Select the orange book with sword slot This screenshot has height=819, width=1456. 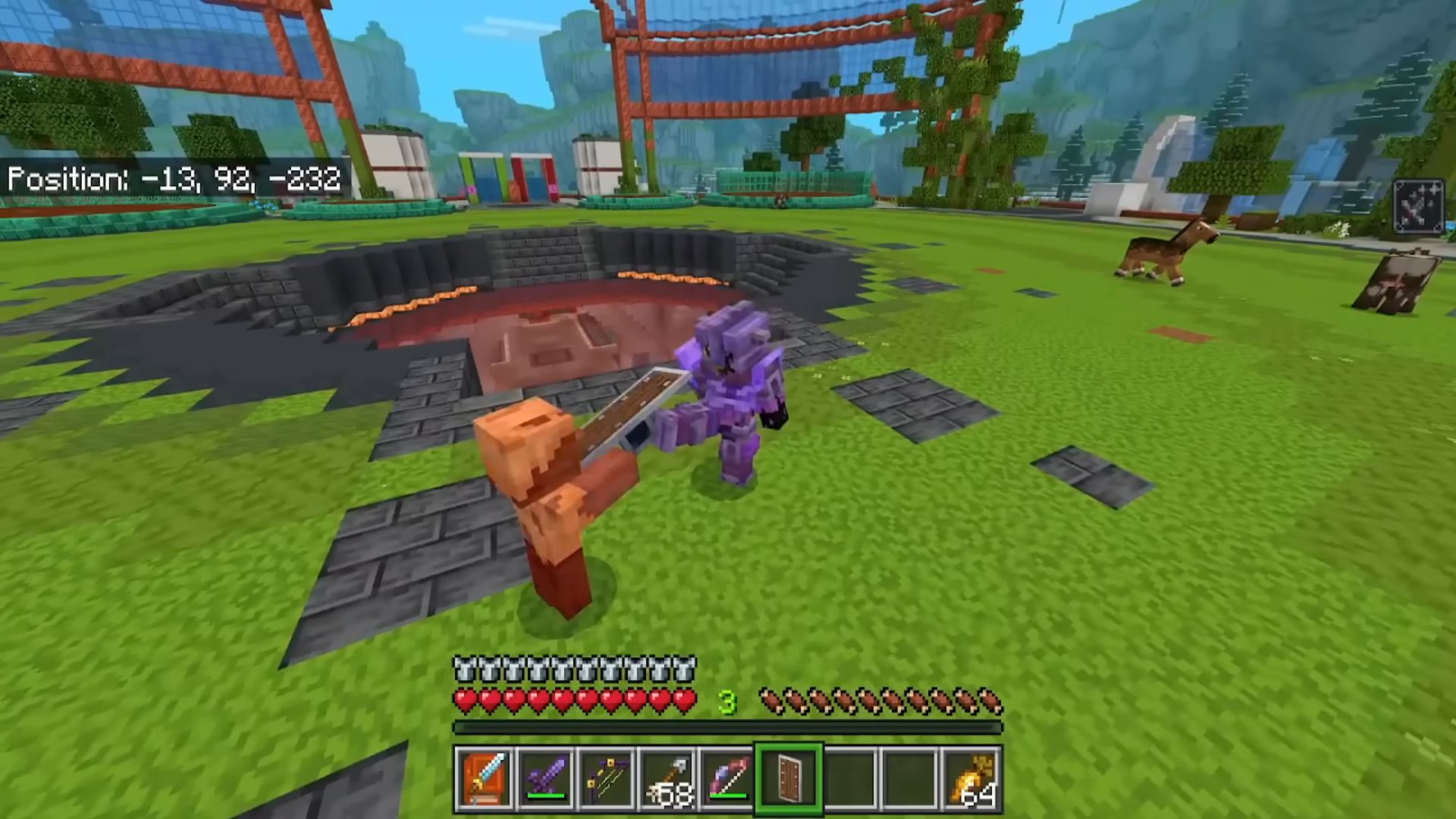coord(485,779)
